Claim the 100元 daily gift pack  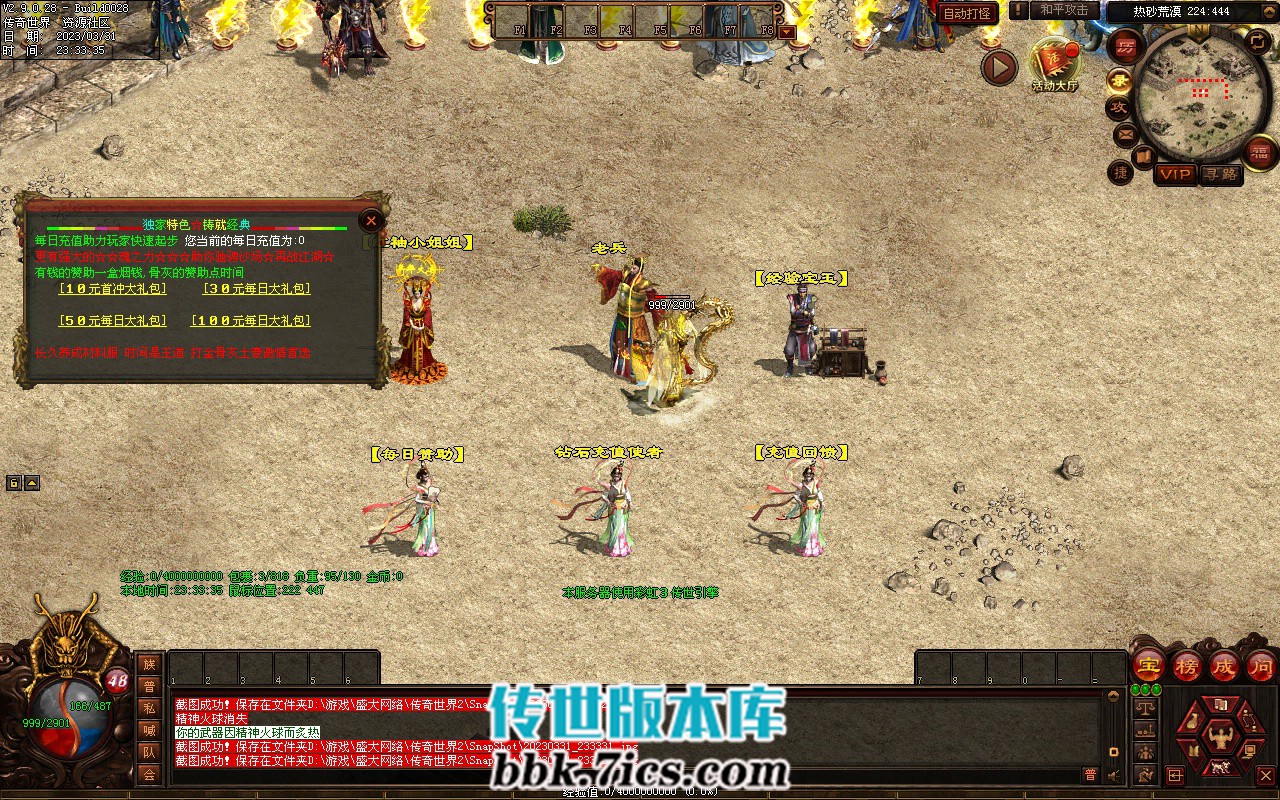(x=251, y=321)
